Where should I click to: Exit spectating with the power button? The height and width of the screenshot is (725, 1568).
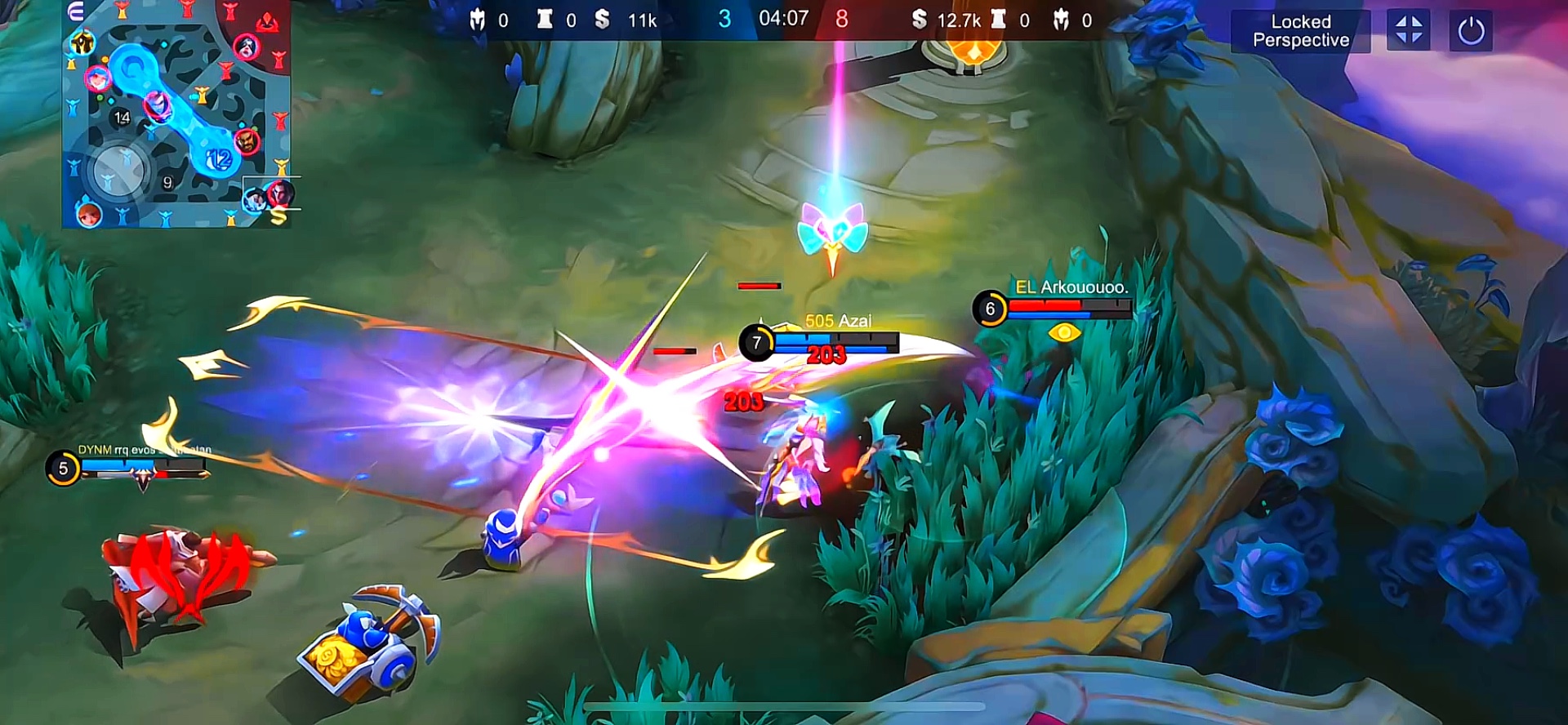1470,32
